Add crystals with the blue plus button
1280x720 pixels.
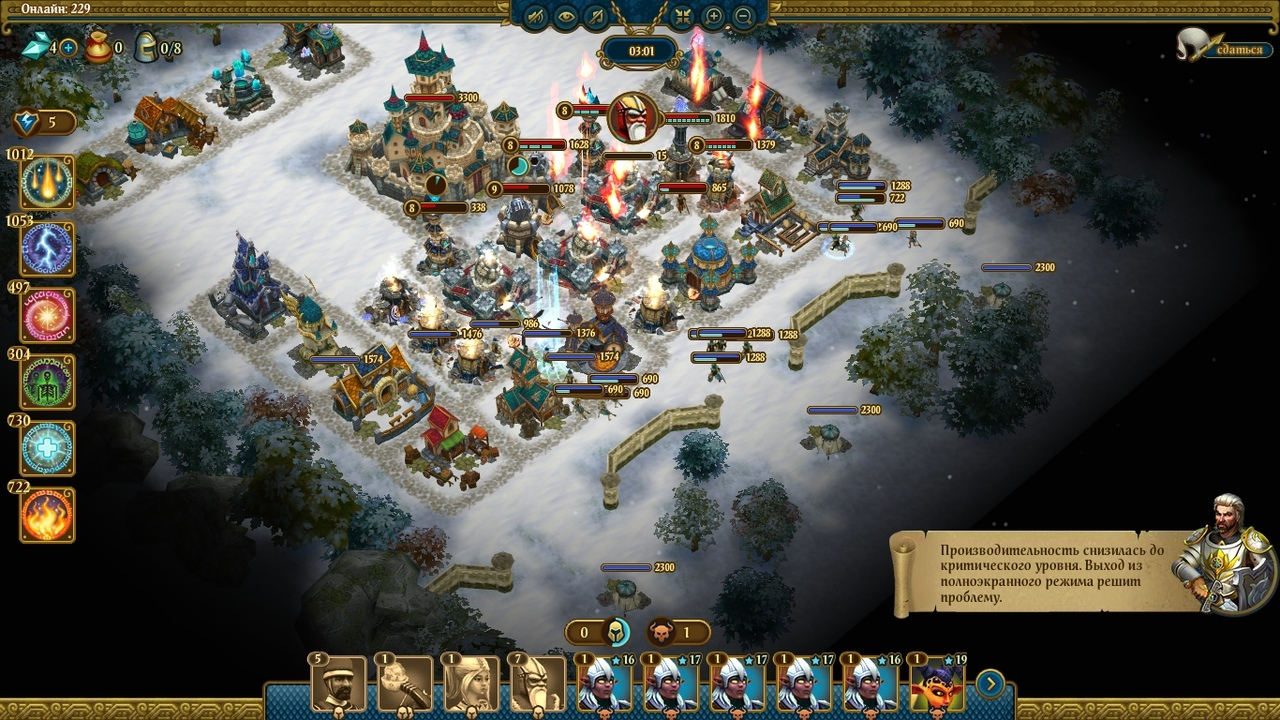click(68, 47)
